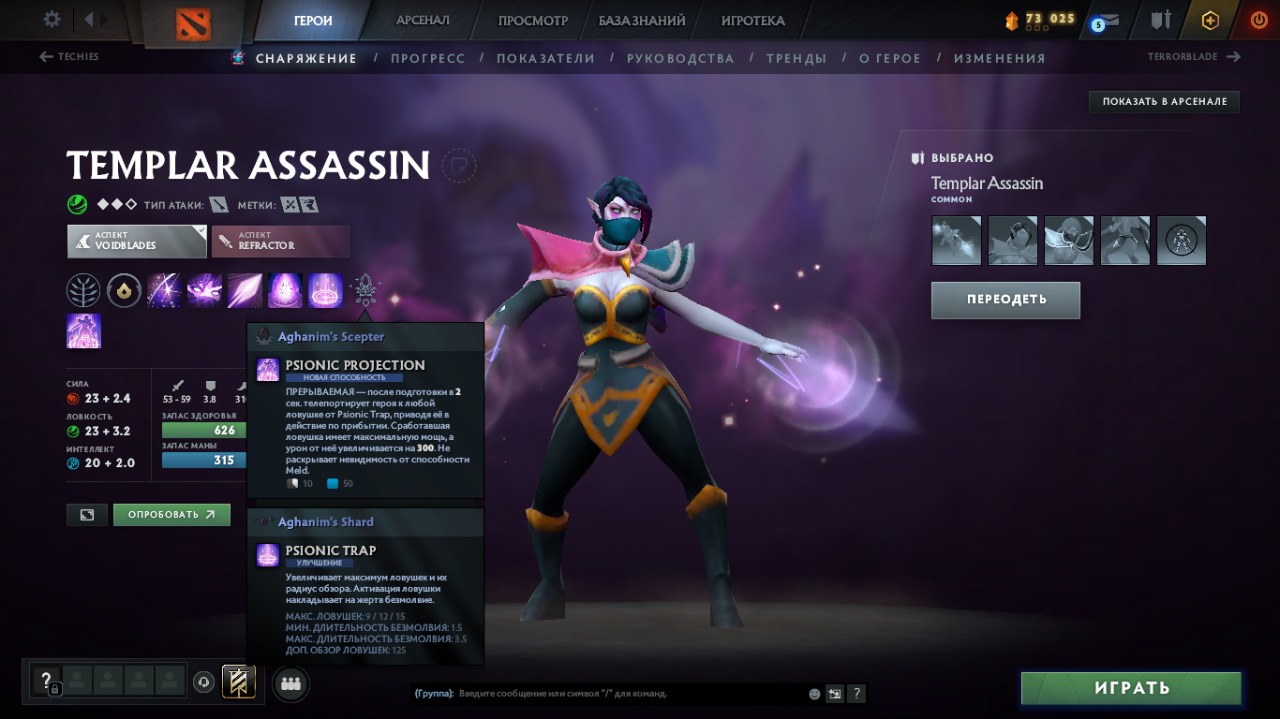Select the Voidblades aspect
The image size is (1280, 719).
[137, 241]
